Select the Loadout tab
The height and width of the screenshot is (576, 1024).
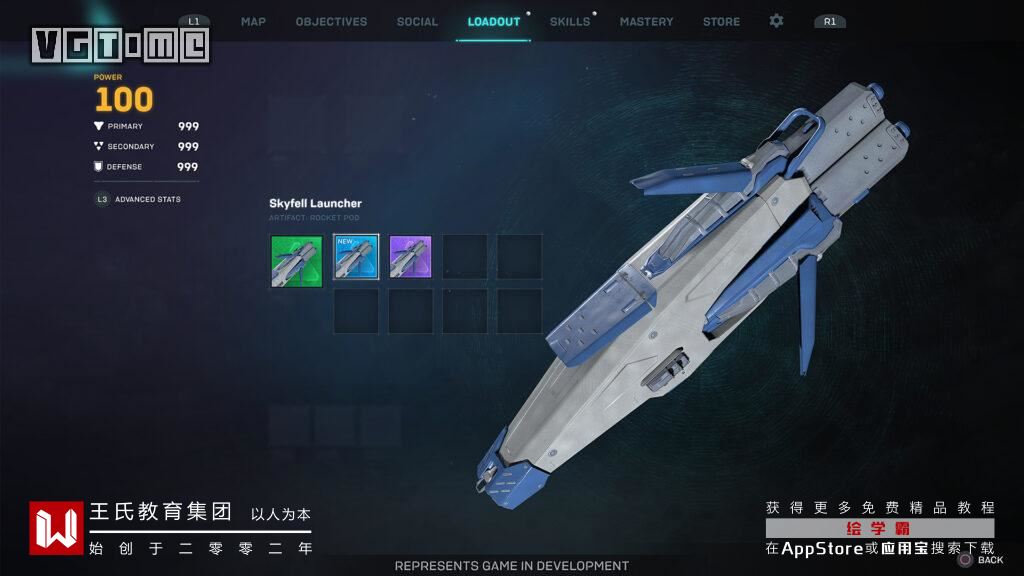click(x=494, y=21)
